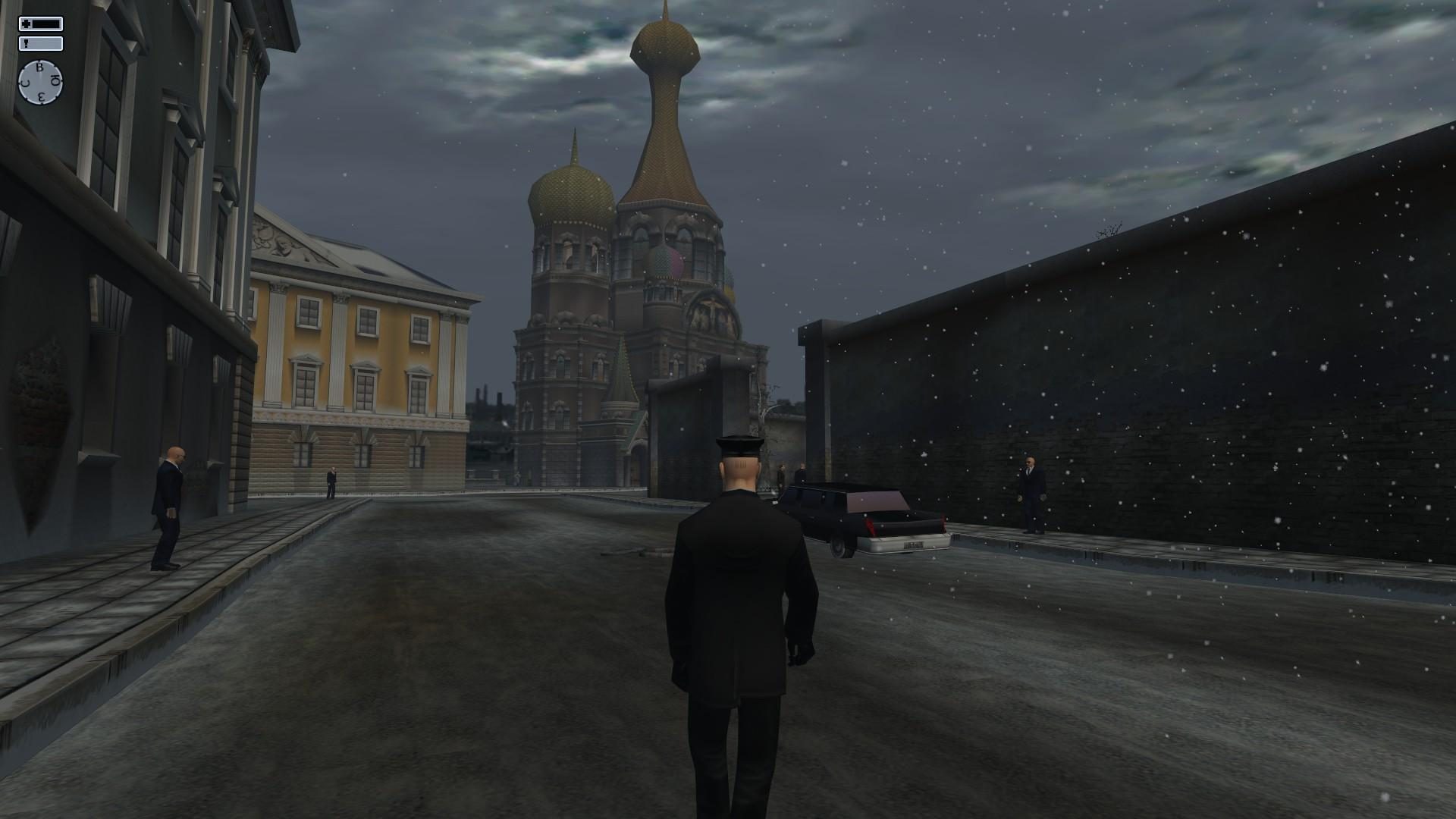Click the compass needle pointing north
1456x819 pixels.
point(42,74)
